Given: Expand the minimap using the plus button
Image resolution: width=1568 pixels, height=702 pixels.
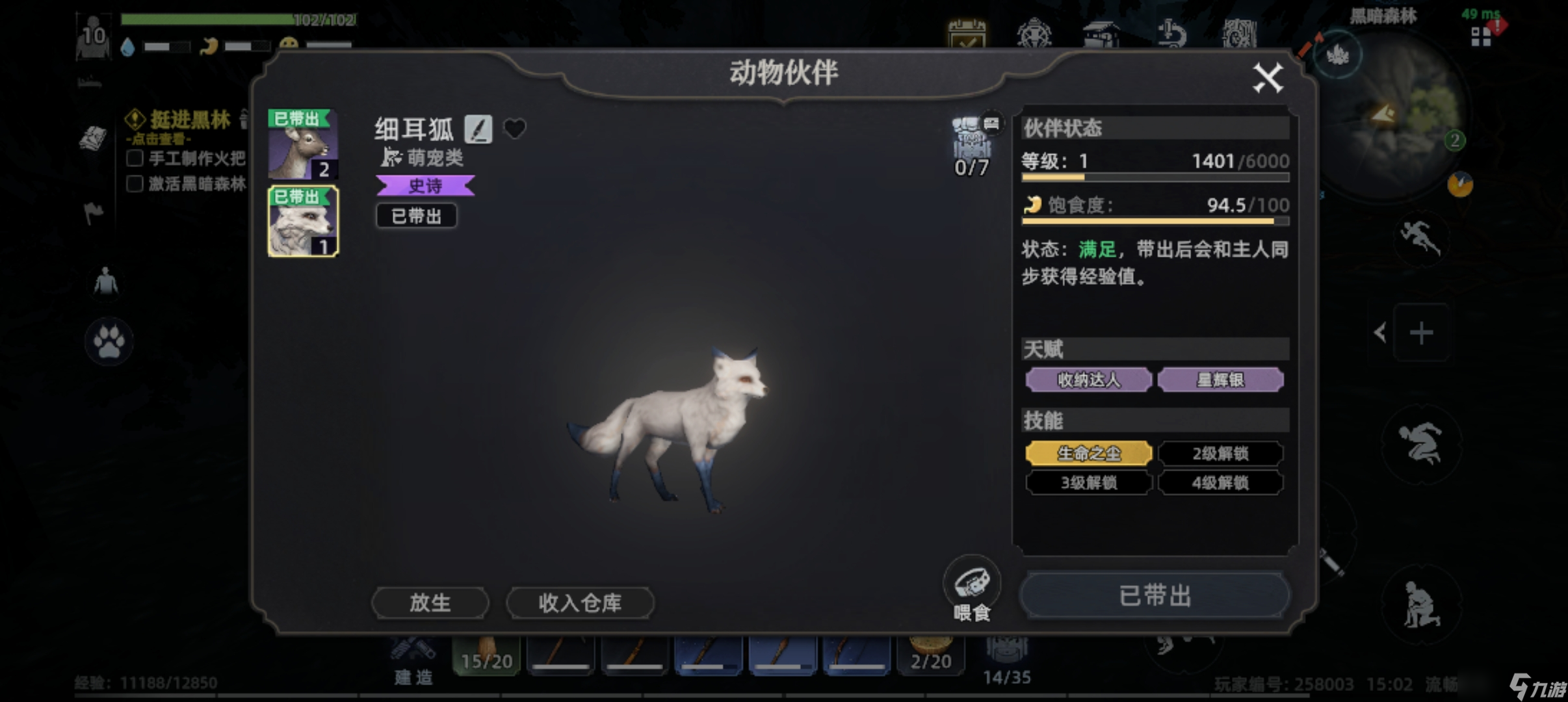Looking at the screenshot, I should 1422,333.
